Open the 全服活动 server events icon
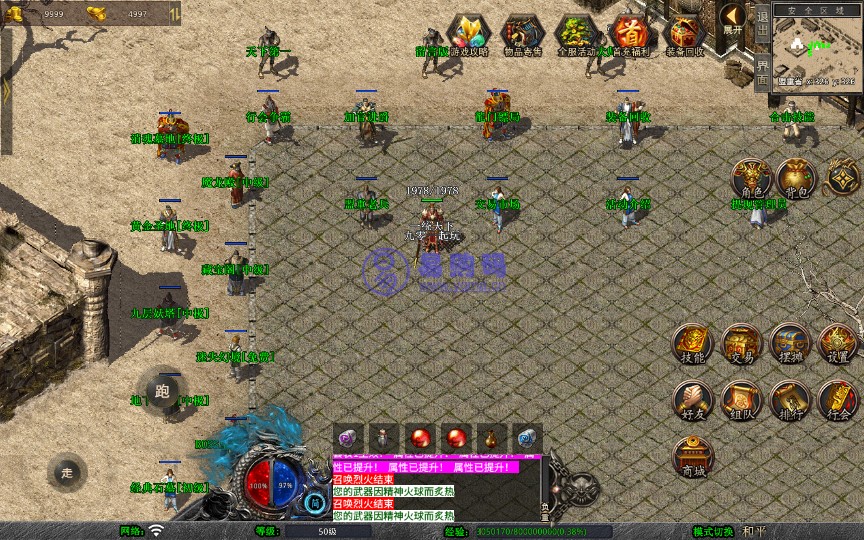Image resolution: width=864 pixels, height=540 pixels. coord(576,33)
